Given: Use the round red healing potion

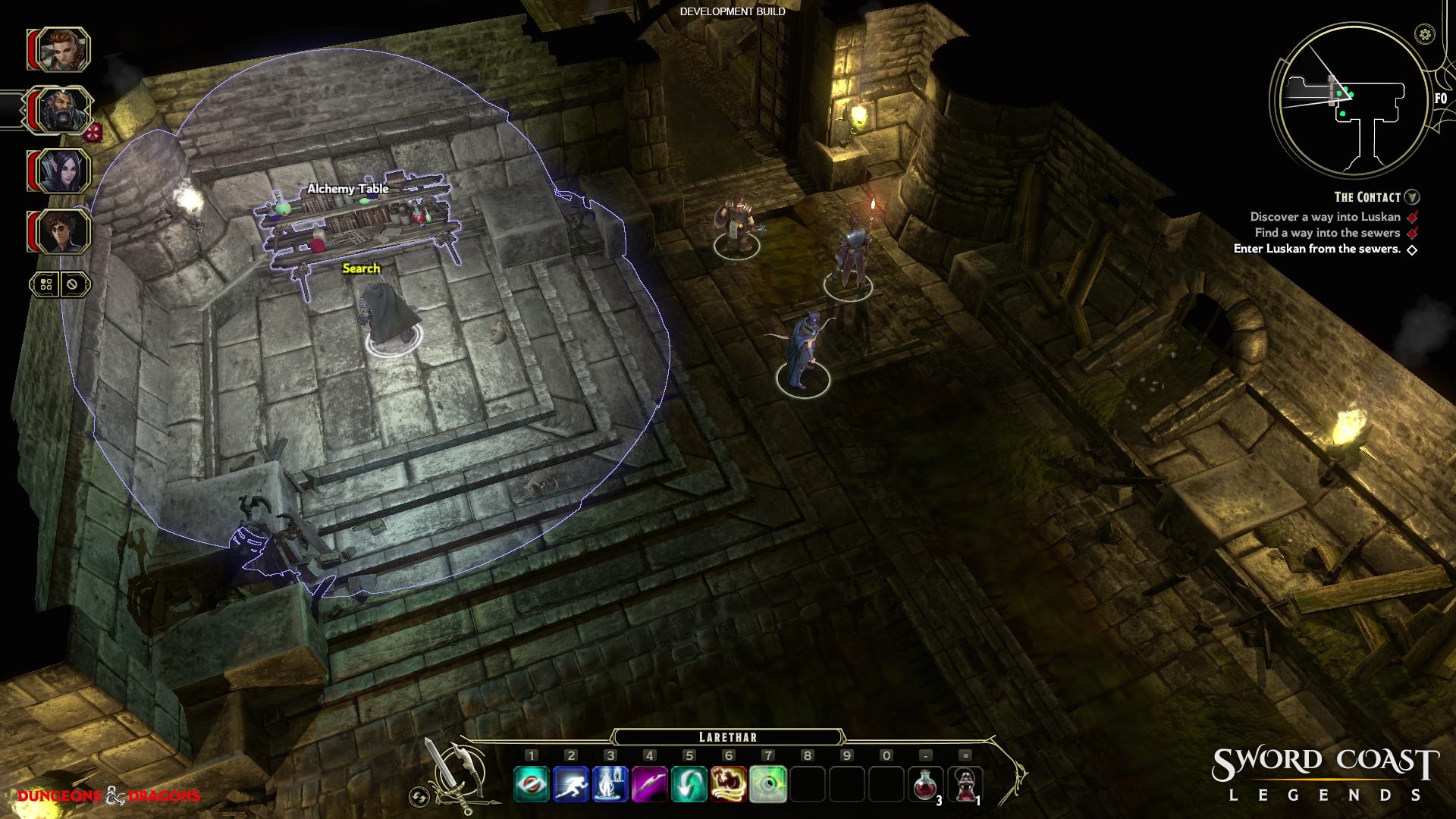Looking at the screenshot, I should [926, 784].
